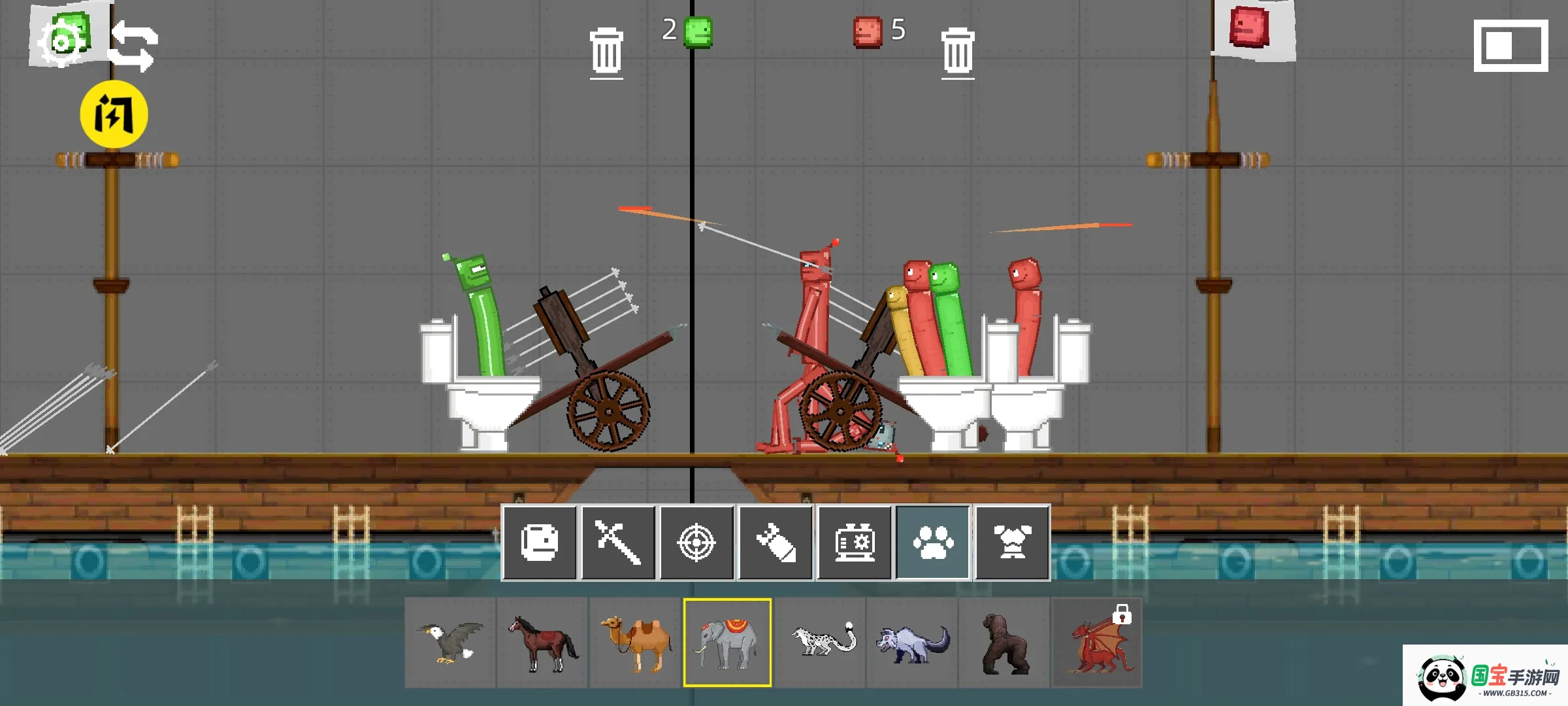Image resolution: width=1568 pixels, height=706 pixels.
Task: Choose the gorilla animal slot
Action: (1005, 643)
